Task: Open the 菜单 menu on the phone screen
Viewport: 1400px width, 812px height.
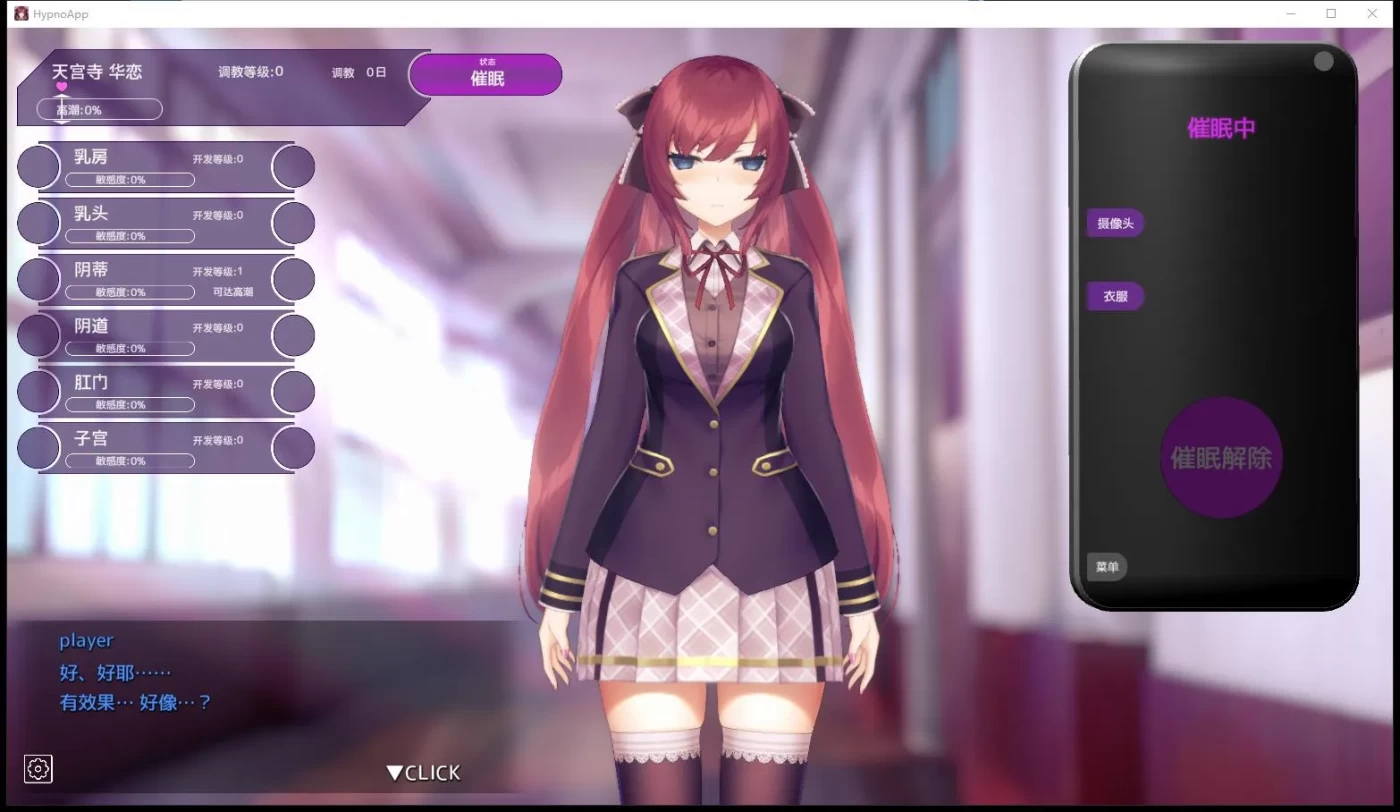Action: (1106, 567)
